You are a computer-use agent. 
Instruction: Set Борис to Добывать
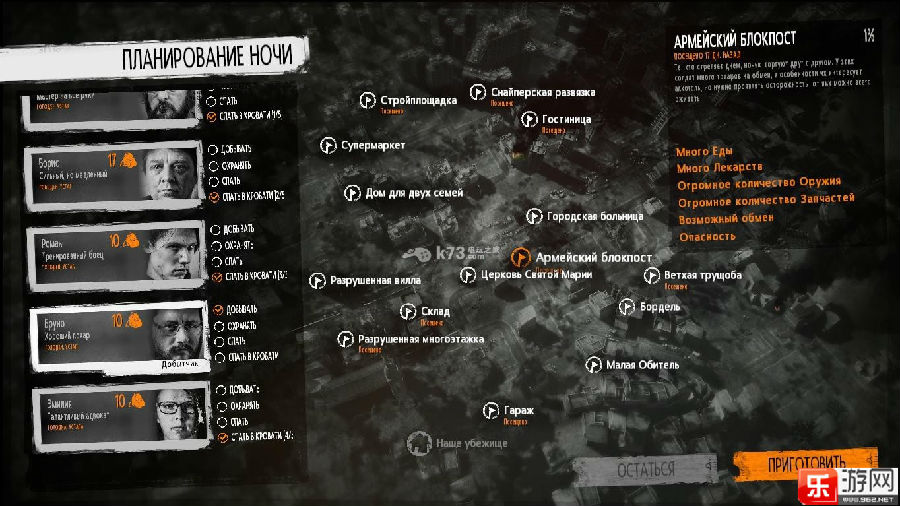click(x=213, y=149)
